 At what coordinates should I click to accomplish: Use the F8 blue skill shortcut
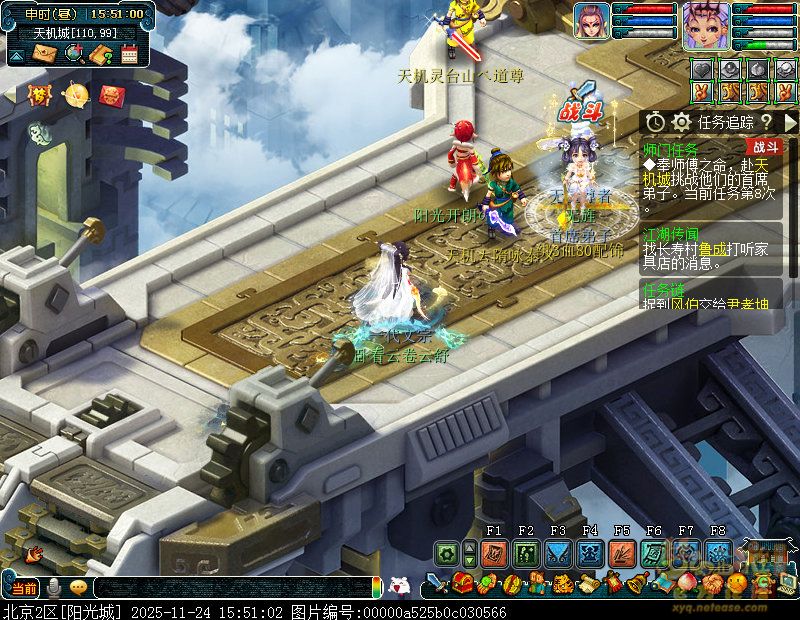(718, 553)
